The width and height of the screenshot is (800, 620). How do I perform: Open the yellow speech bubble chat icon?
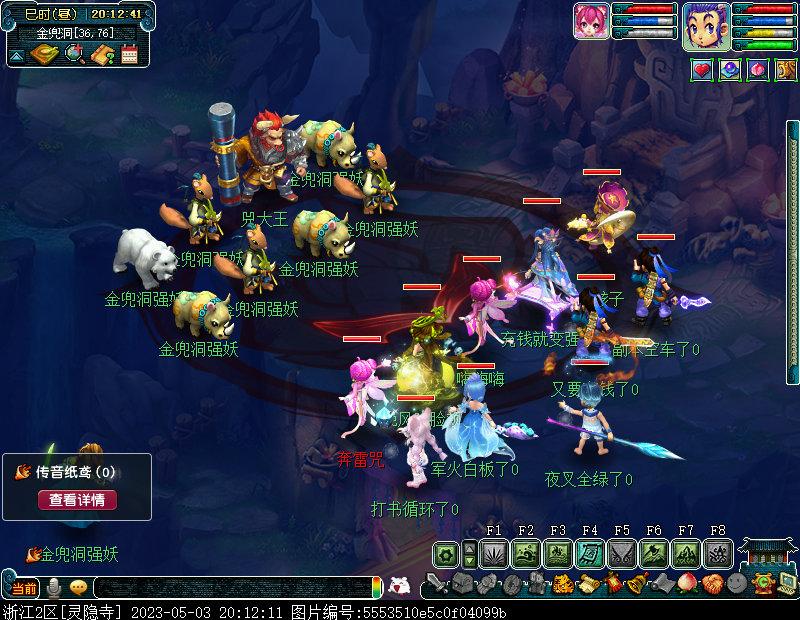coord(78,587)
